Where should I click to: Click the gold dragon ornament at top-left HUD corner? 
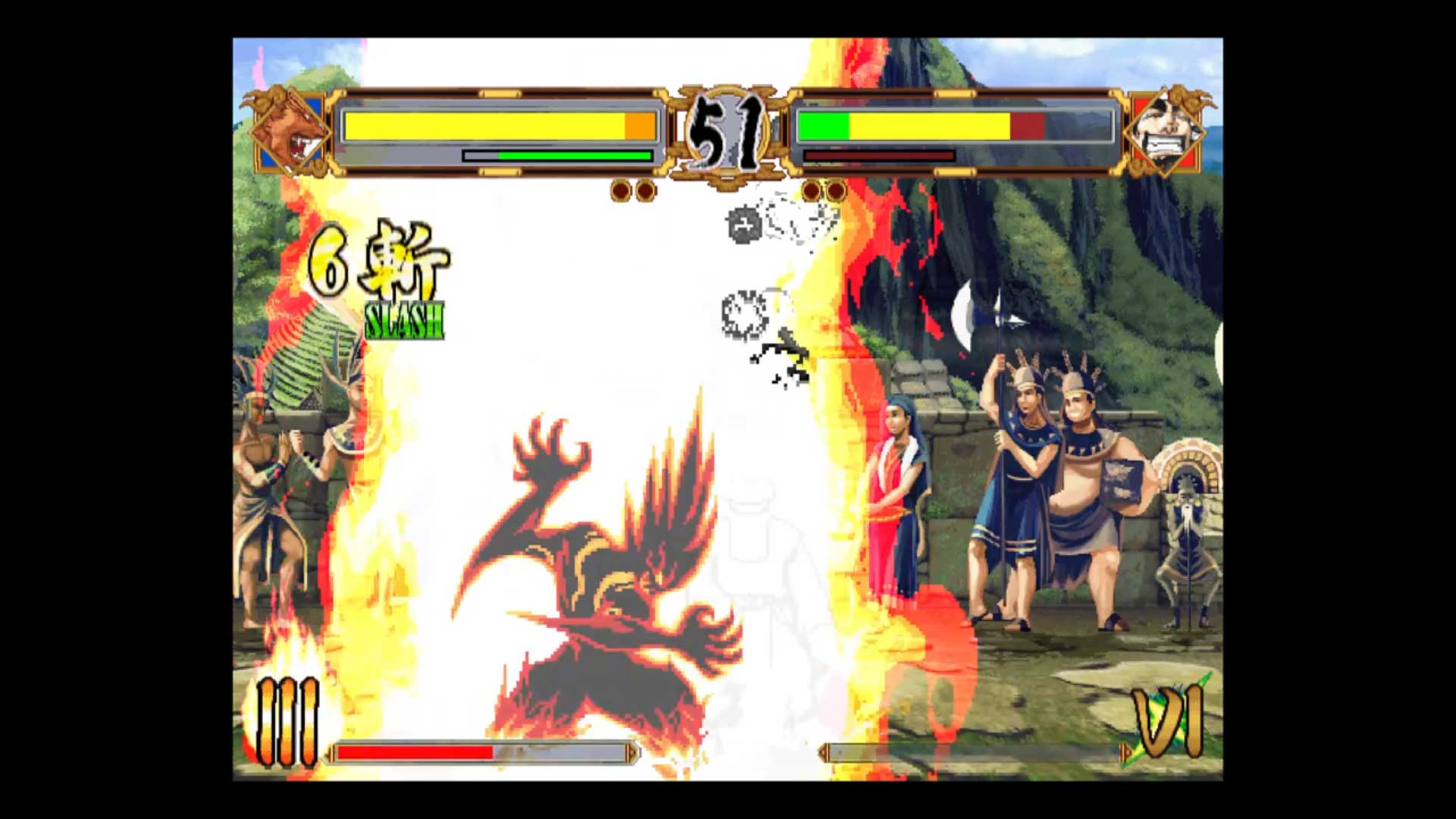pos(258,99)
